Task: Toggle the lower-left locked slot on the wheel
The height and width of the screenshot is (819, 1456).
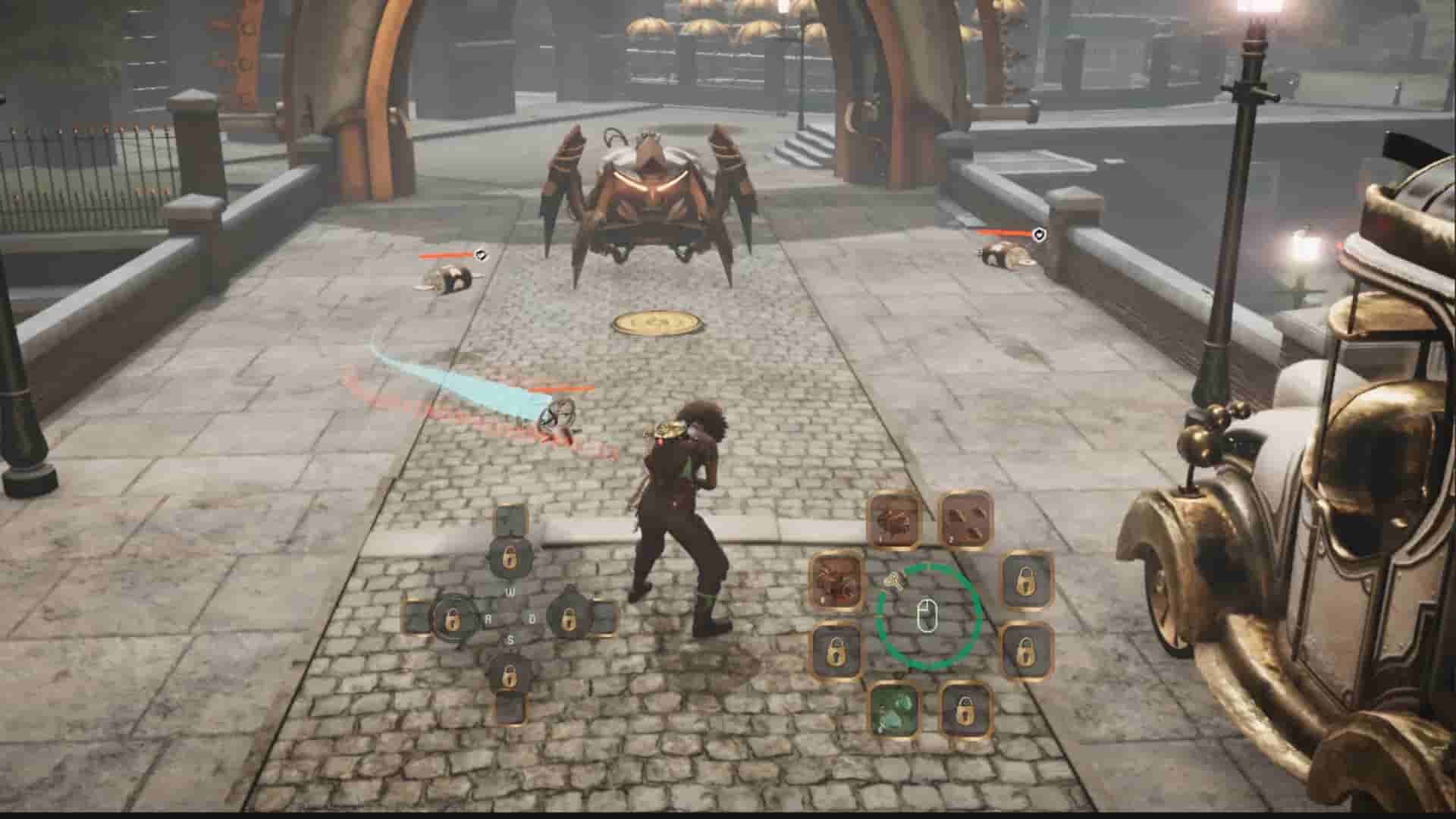Action: click(834, 648)
